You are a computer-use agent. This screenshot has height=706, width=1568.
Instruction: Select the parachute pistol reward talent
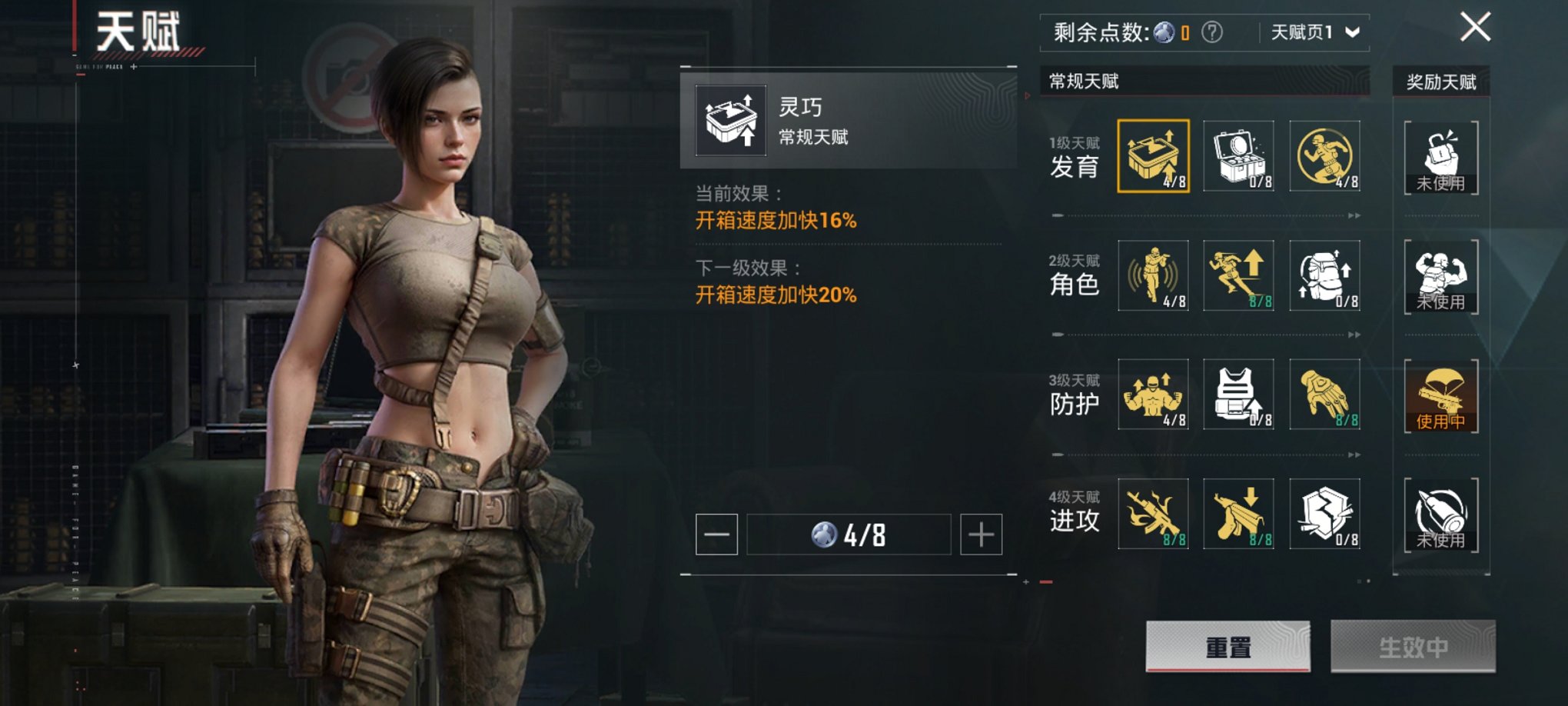pos(1441,396)
